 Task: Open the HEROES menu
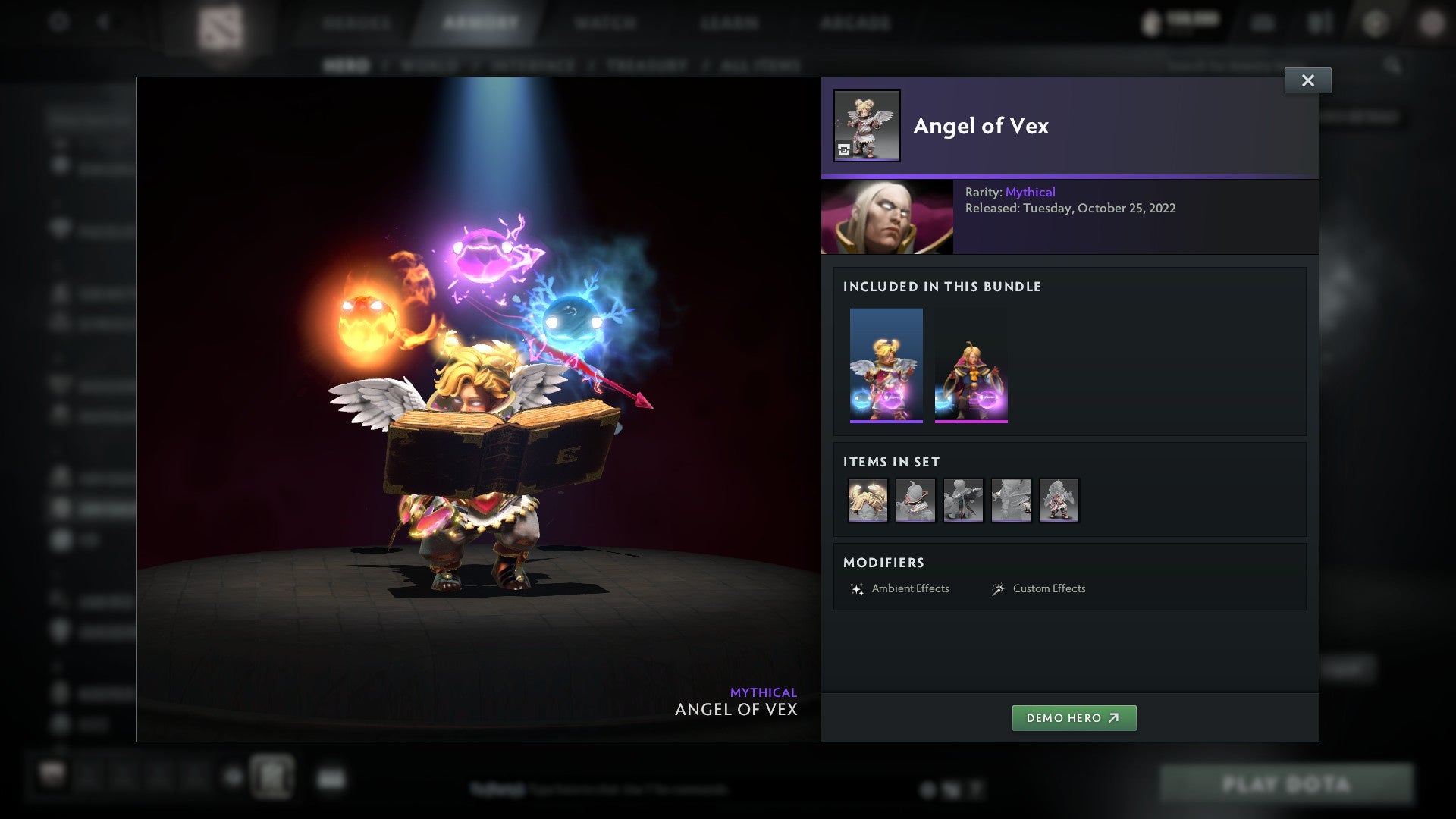(x=356, y=23)
